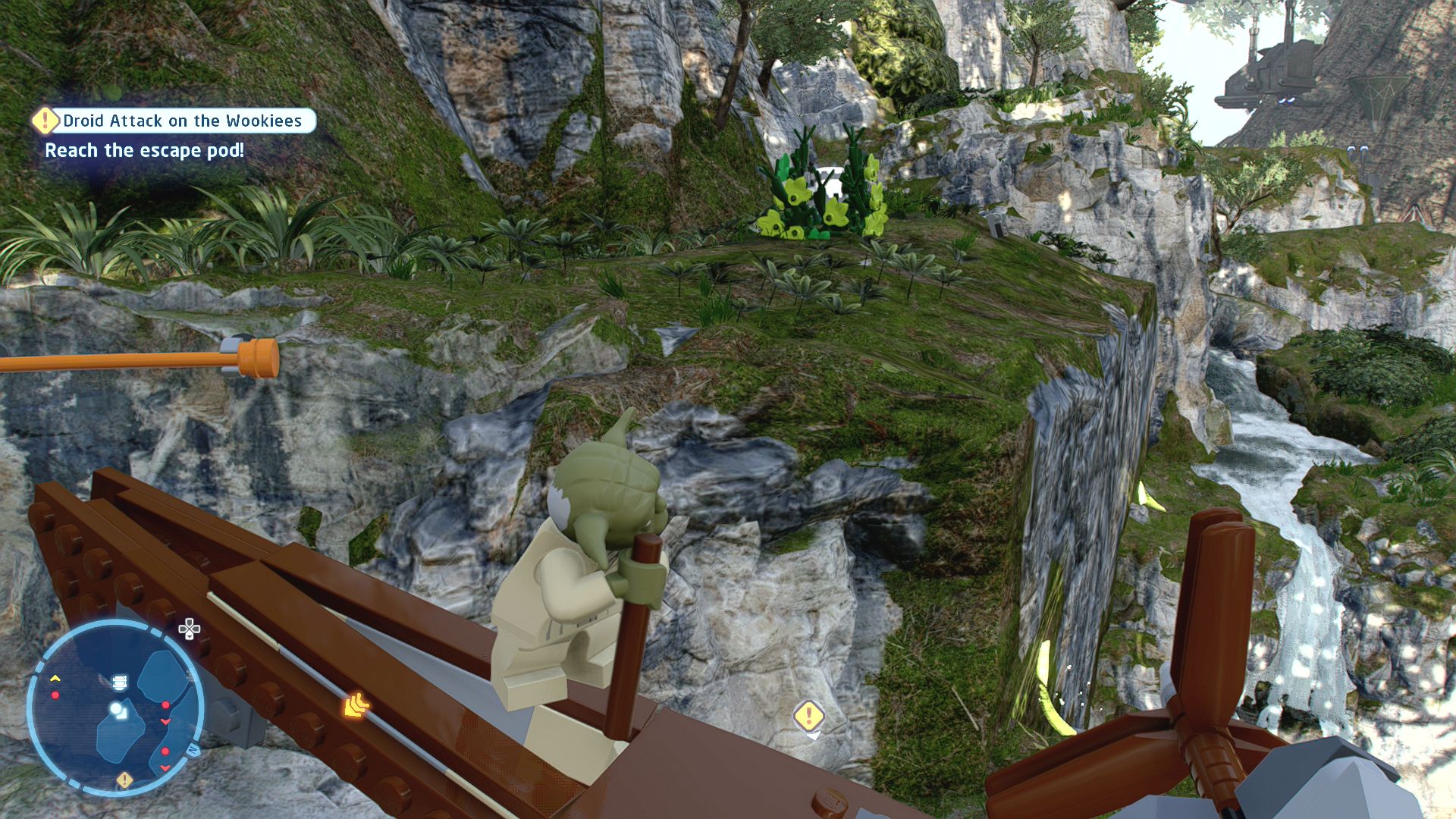The image size is (1456, 819).
Task: Click the orange chevron direction marker on the glider
Action: (x=355, y=705)
